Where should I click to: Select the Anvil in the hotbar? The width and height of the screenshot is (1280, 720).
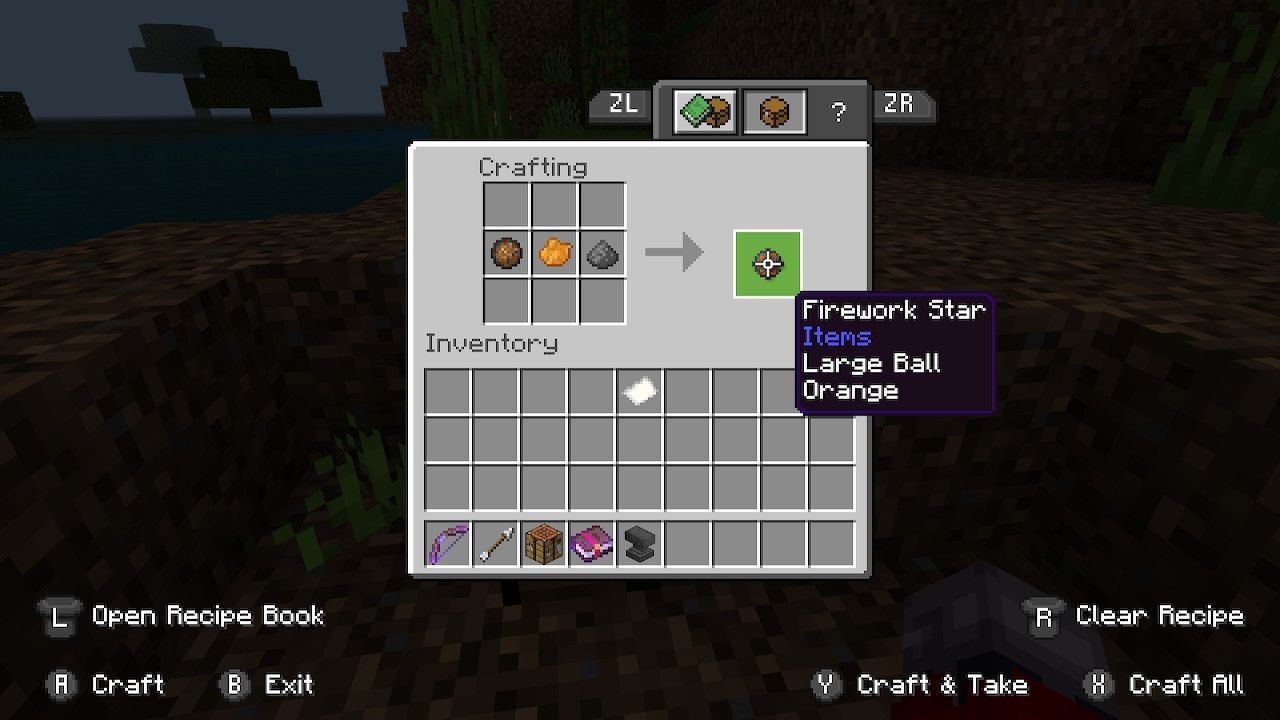(638, 543)
